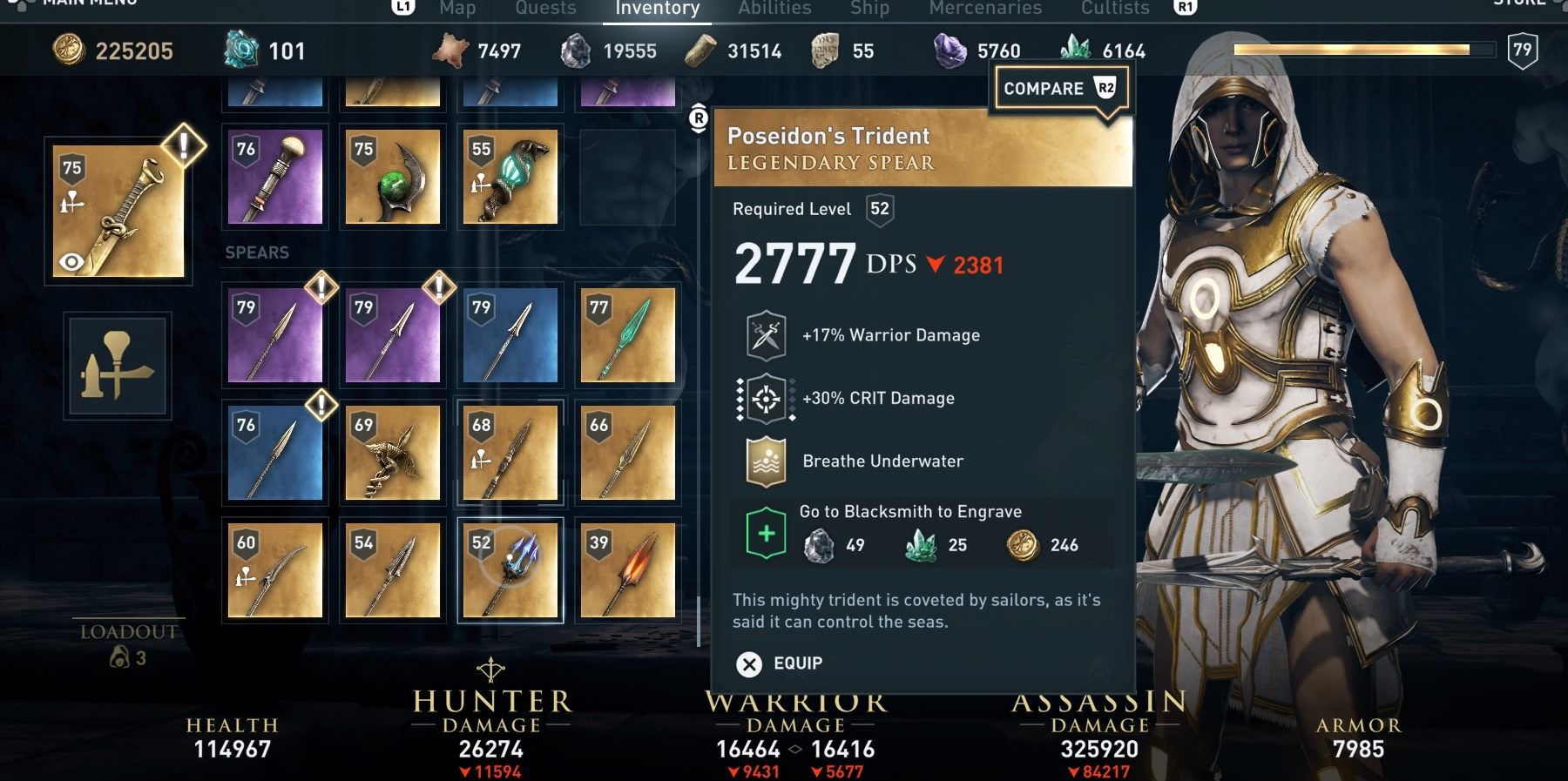Collapse the SPEARS section header
Viewport: 1568px width, 781px height.
click(x=256, y=252)
